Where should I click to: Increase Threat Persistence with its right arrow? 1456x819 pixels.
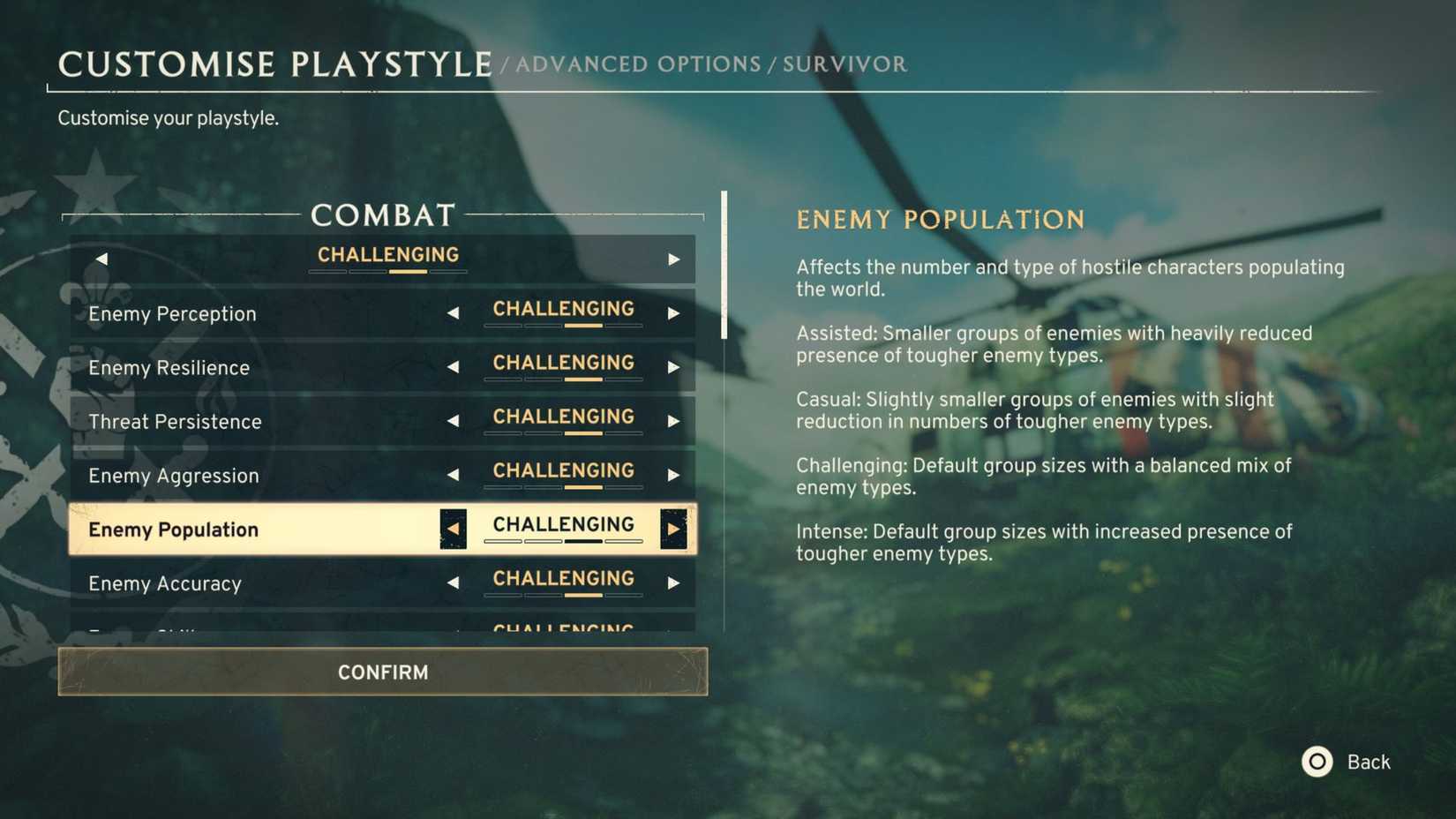tap(674, 422)
